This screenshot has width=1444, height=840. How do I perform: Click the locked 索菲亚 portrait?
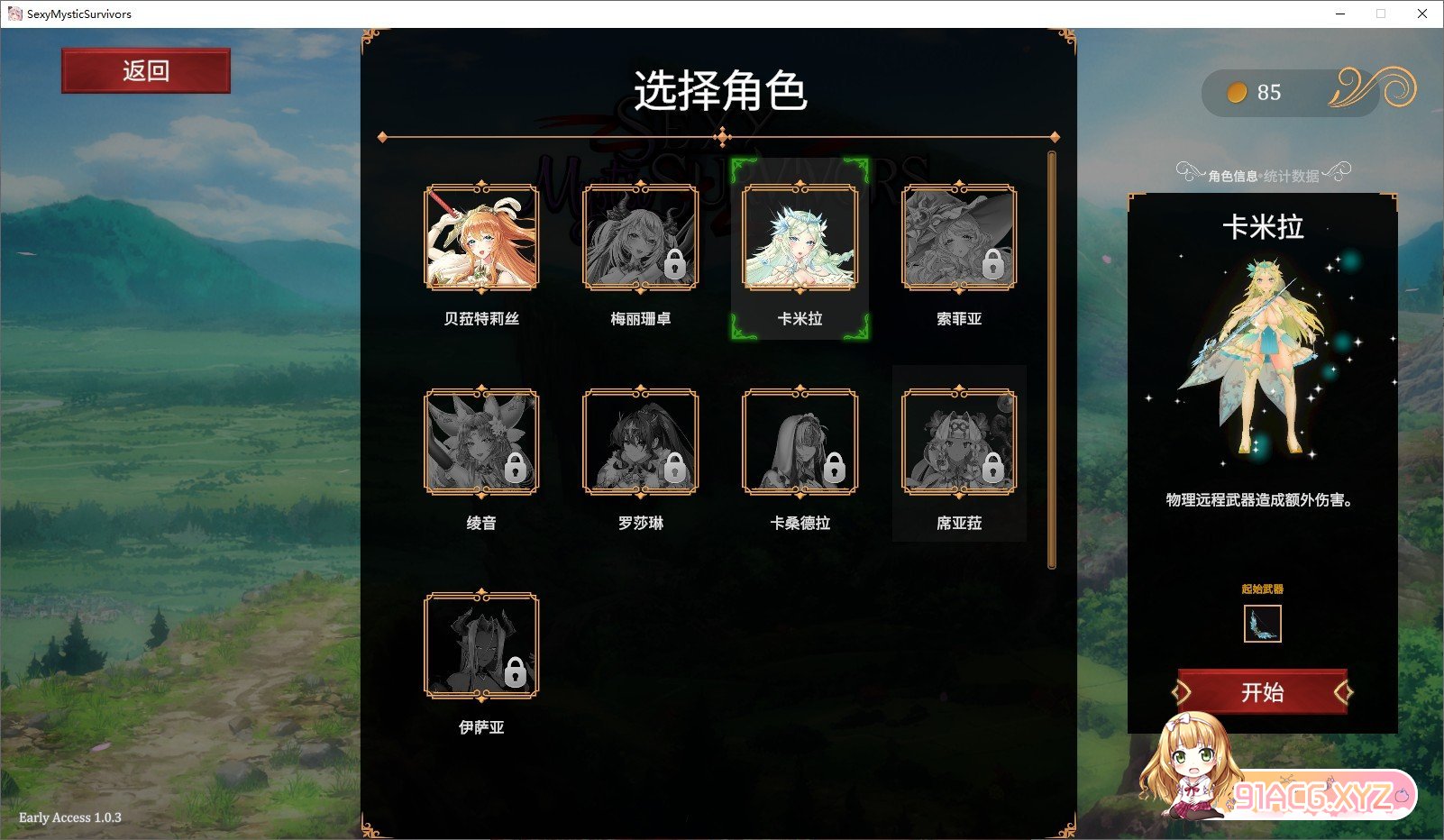click(958, 239)
